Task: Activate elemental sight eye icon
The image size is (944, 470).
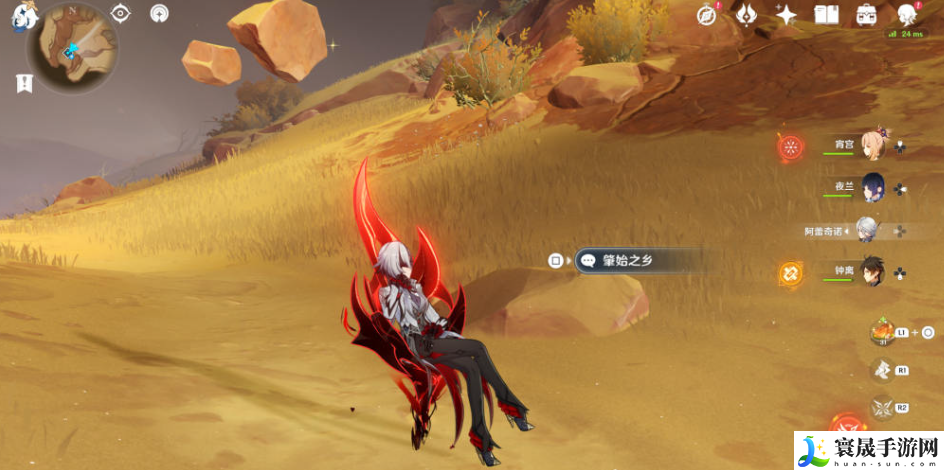Action: coord(121,13)
